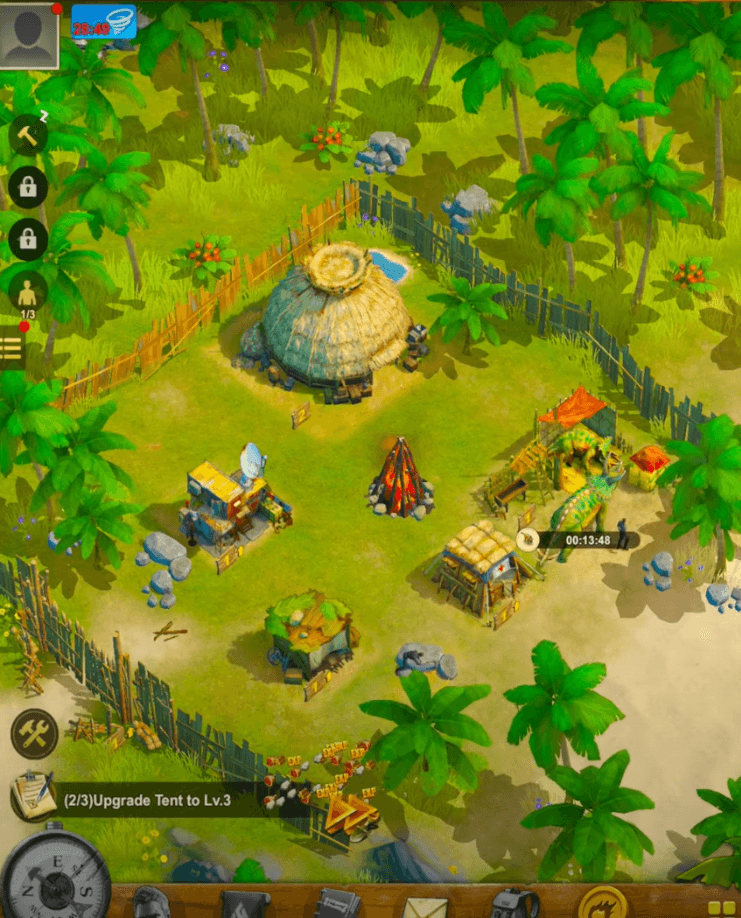
Task: Open the book icon in bottom bar
Action: tap(337, 903)
